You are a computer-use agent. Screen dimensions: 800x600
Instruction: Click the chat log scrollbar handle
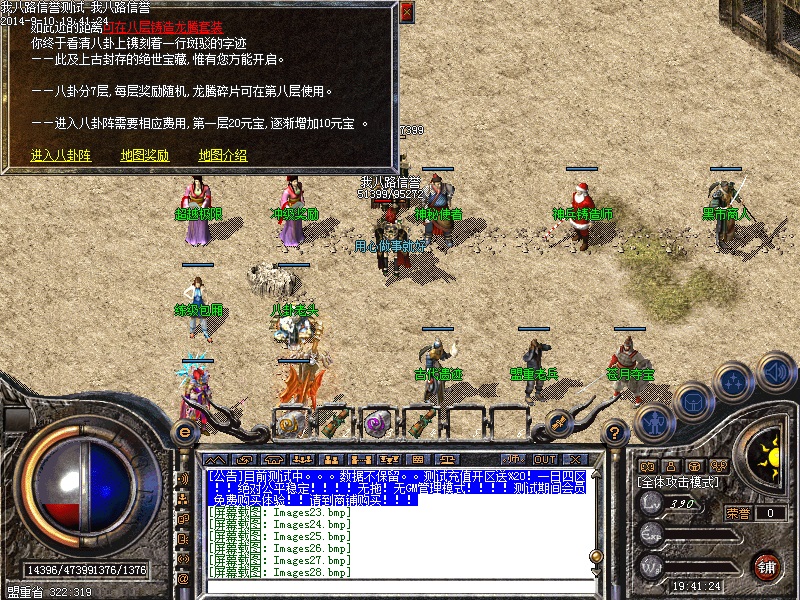(595, 556)
